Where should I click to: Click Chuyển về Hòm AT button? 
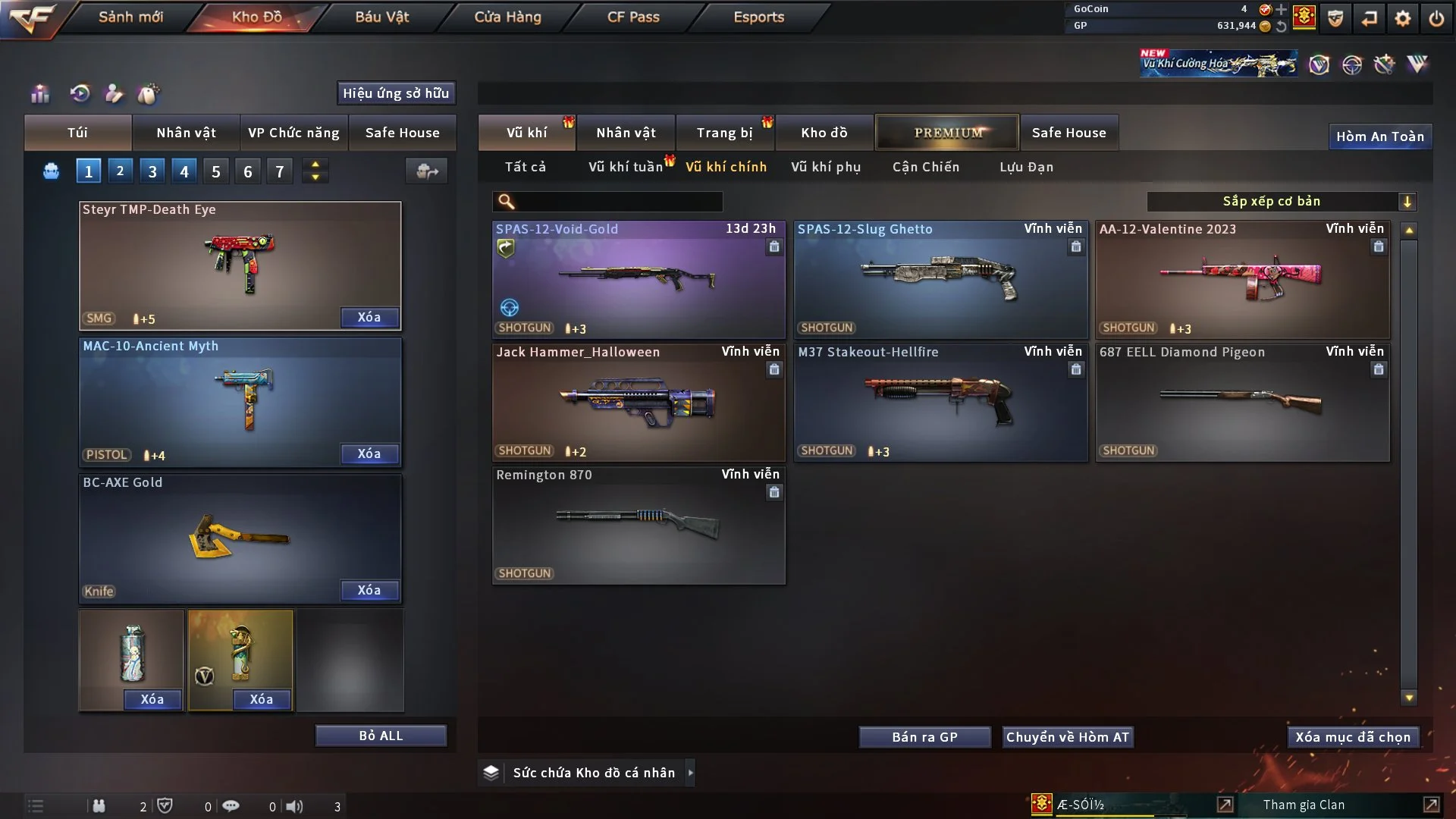click(1068, 737)
